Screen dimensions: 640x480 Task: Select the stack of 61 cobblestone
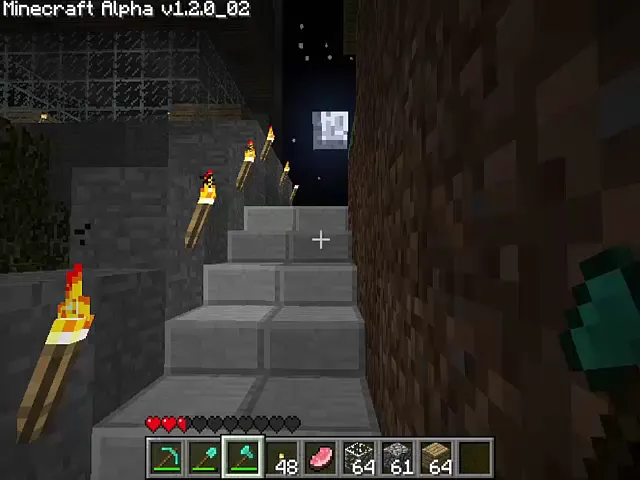pyautogui.click(x=399, y=458)
